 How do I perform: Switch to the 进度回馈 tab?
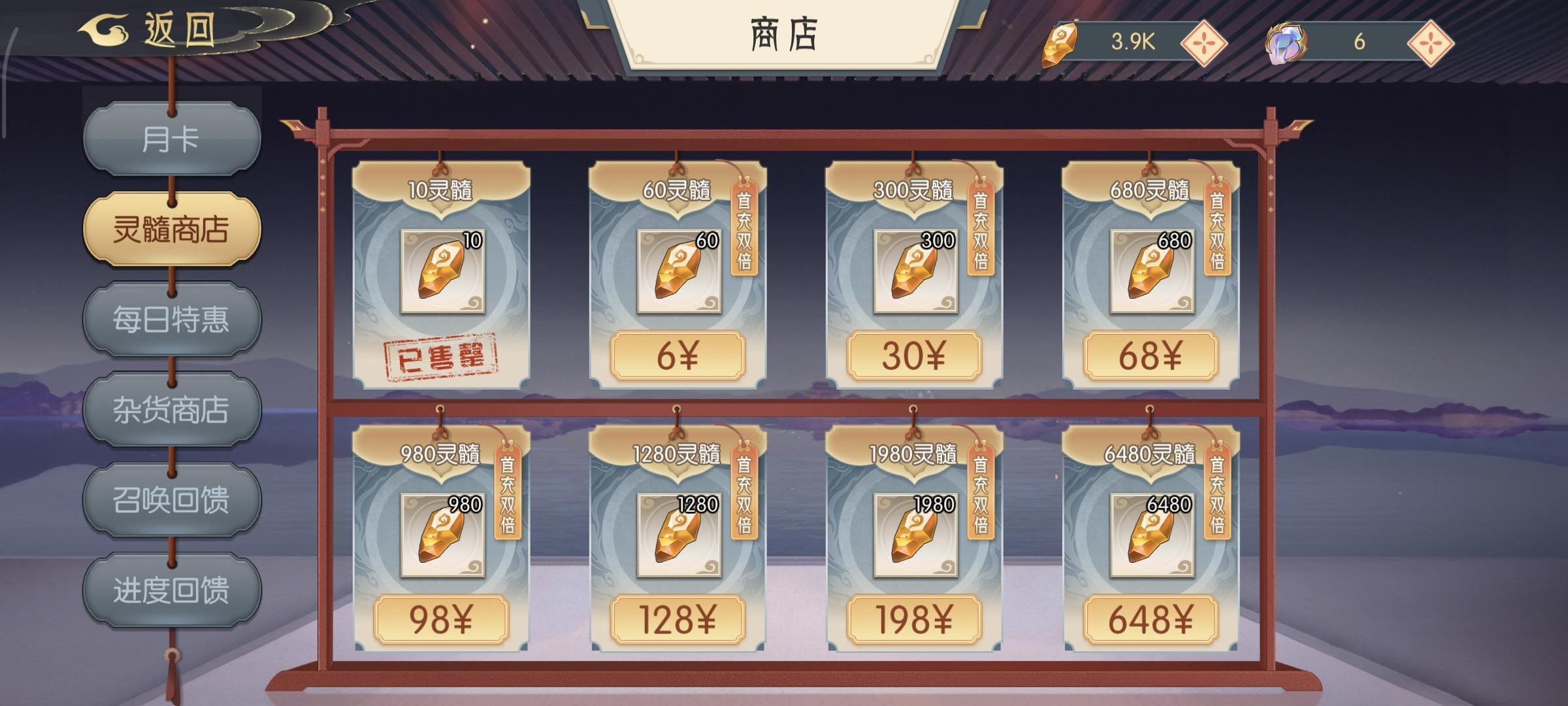coord(173,588)
